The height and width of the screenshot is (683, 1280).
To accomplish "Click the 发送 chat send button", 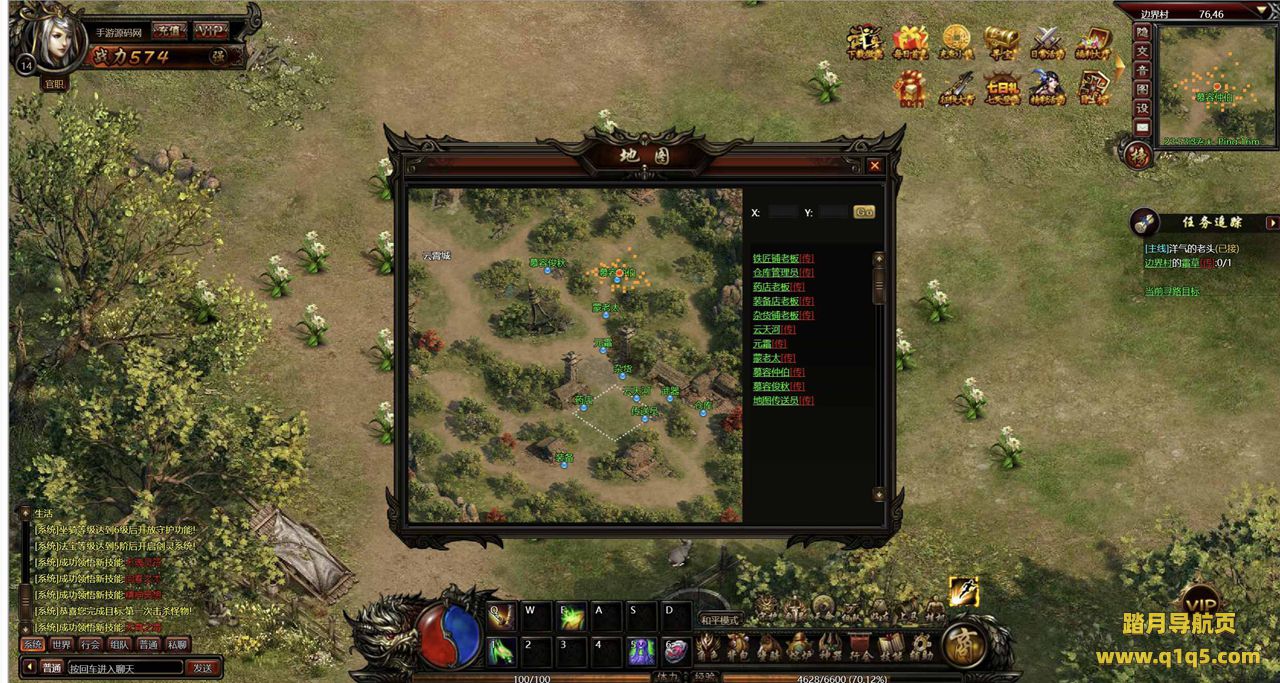I will 203,668.
